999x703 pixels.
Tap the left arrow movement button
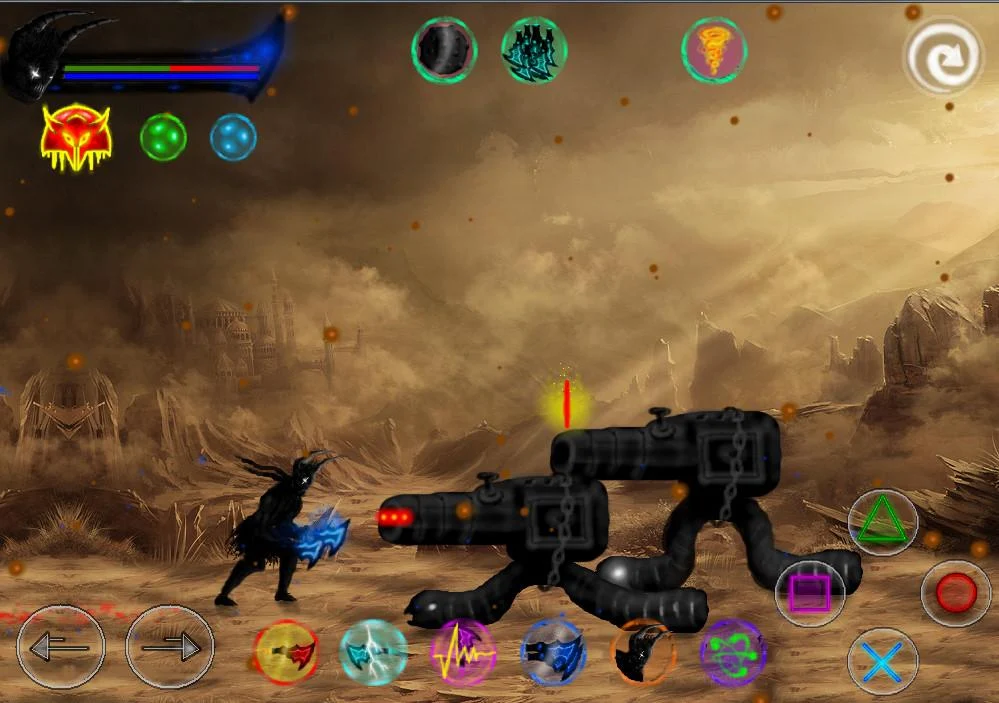[x=61, y=647]
